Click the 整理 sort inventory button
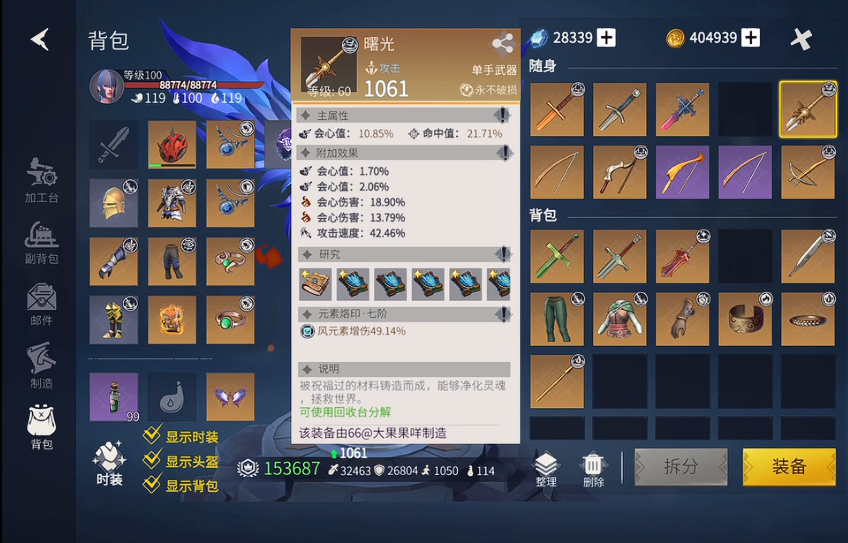 coord(545,468)
